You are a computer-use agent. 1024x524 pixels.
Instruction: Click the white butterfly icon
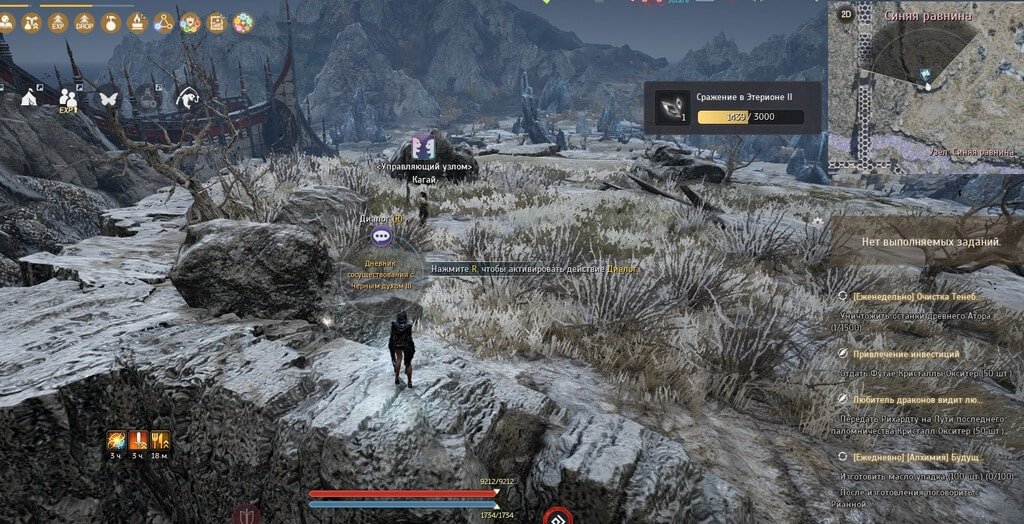108,98
